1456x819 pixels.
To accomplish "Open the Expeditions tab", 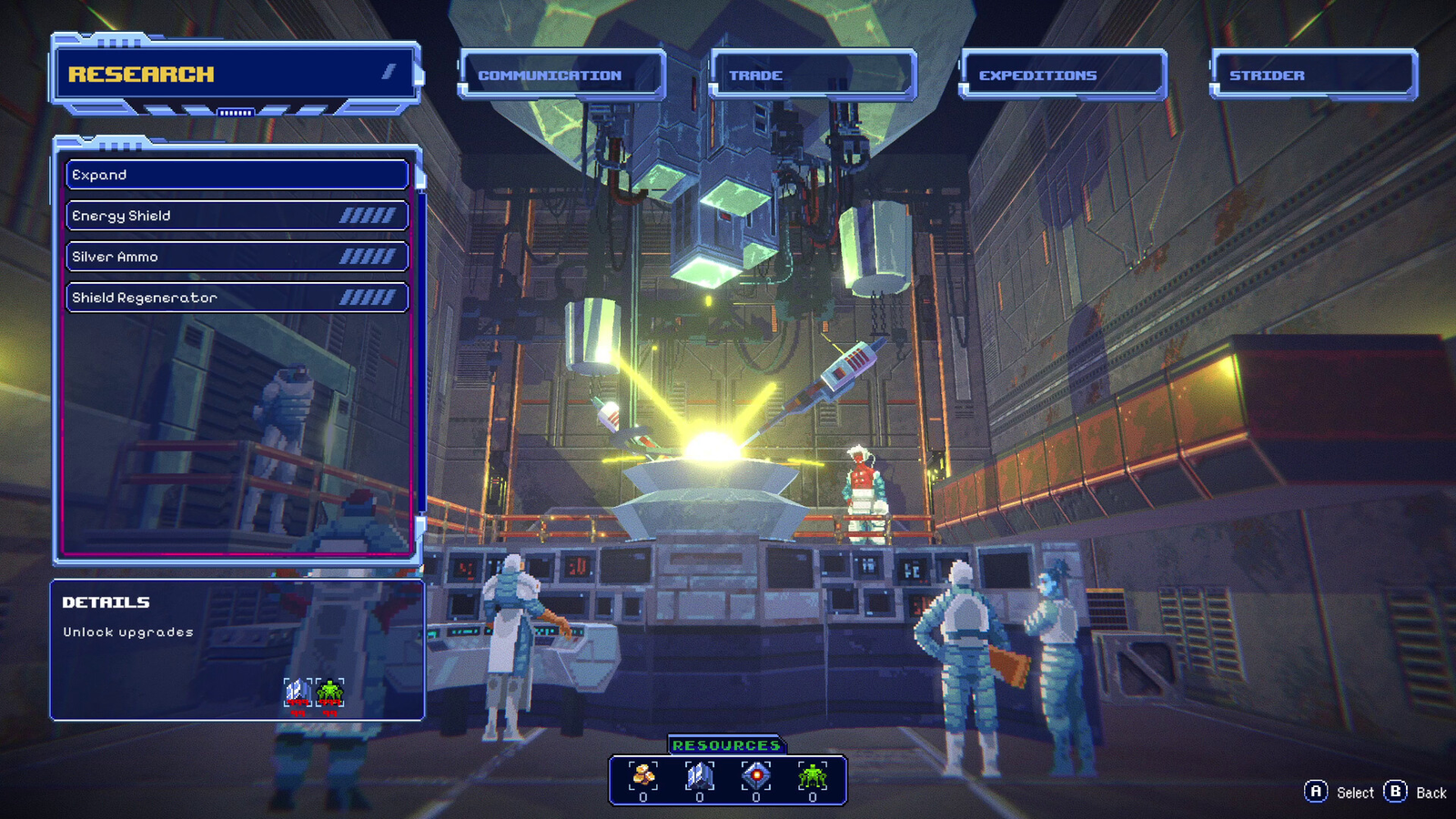I will (x=1062, y=75).
